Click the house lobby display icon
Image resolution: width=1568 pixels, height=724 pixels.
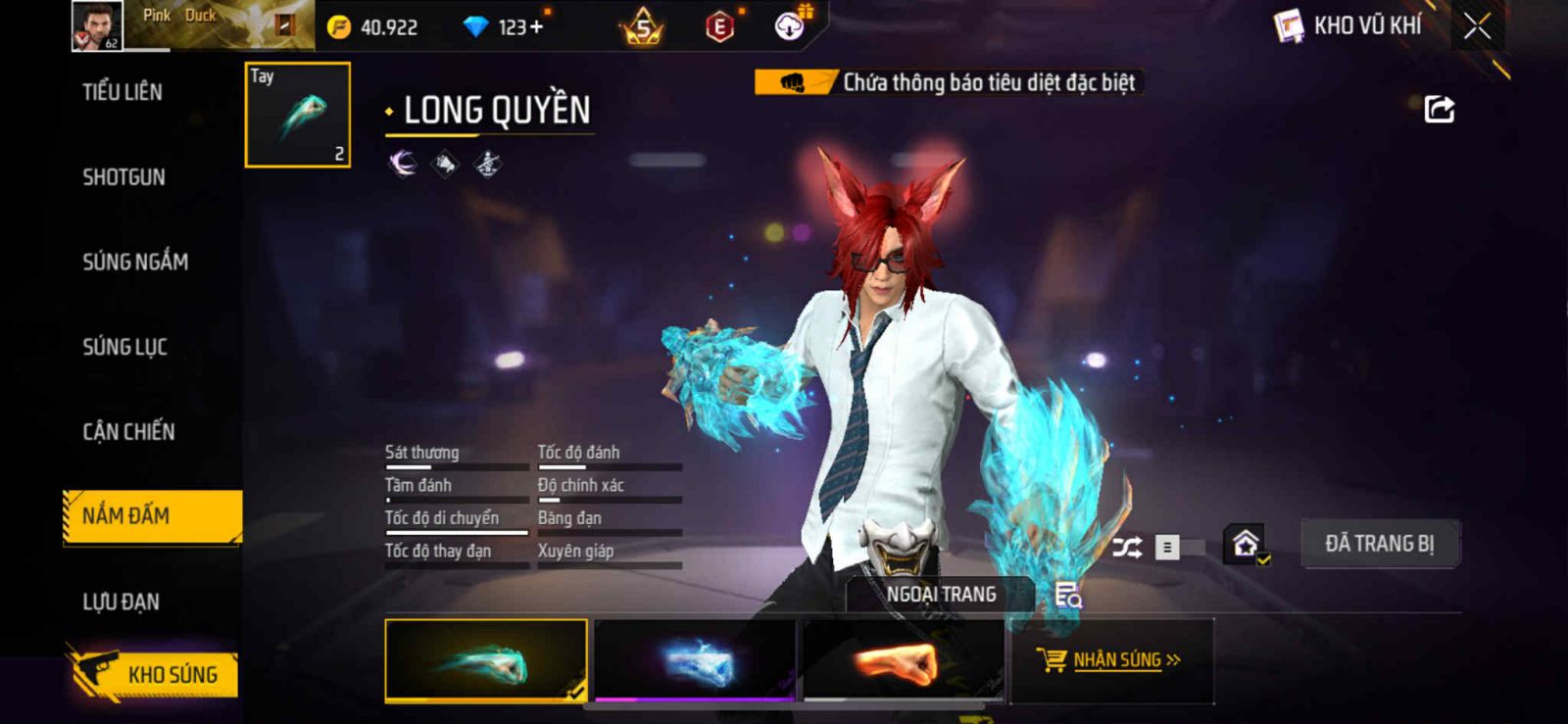[1246, 544]
